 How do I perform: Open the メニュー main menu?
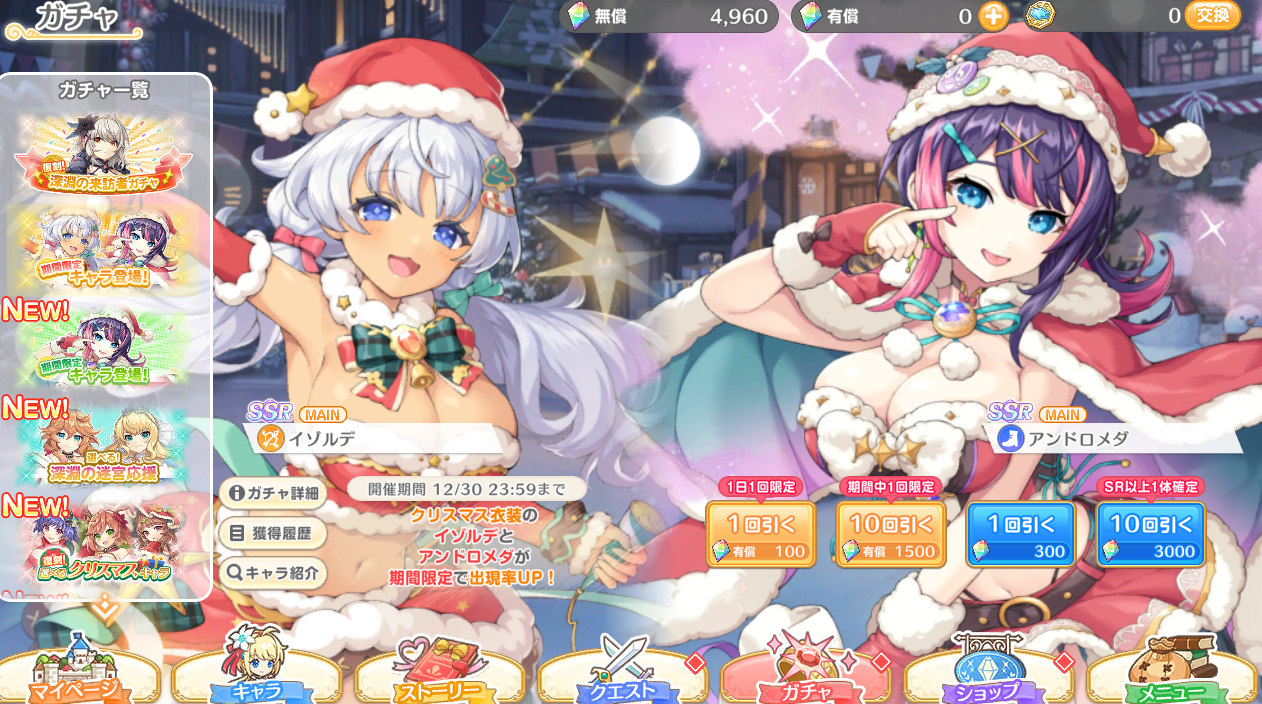click(1170, 675)
